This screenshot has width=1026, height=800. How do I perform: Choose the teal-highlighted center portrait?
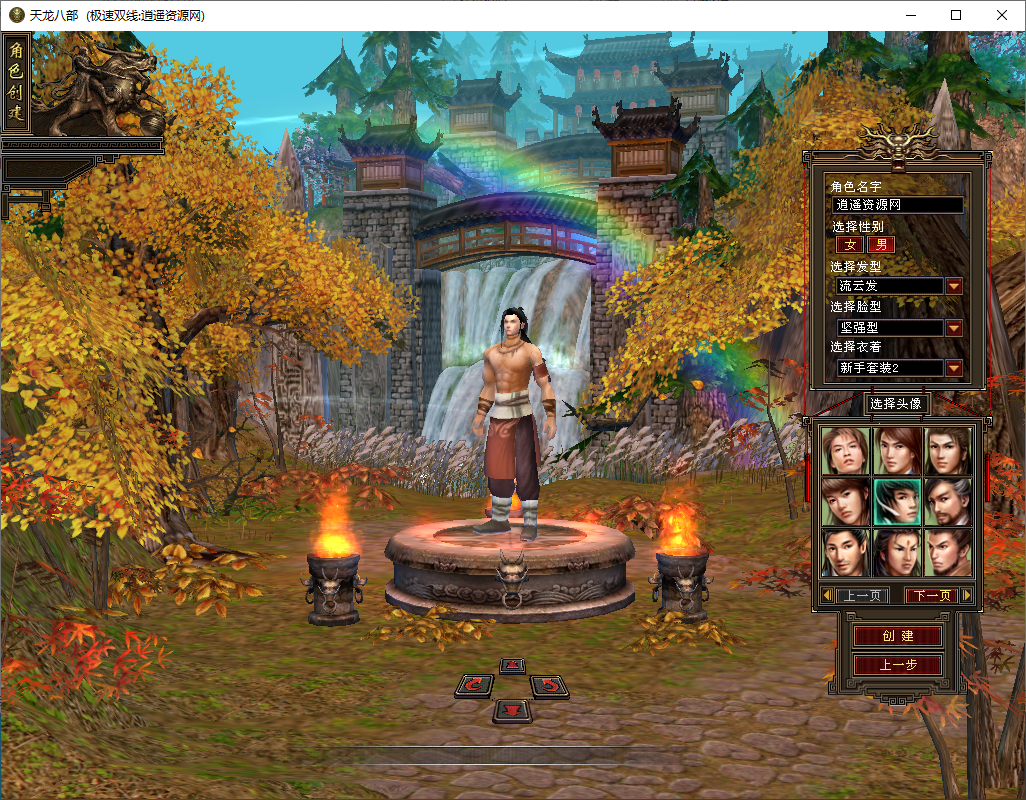tap(897, 501)
